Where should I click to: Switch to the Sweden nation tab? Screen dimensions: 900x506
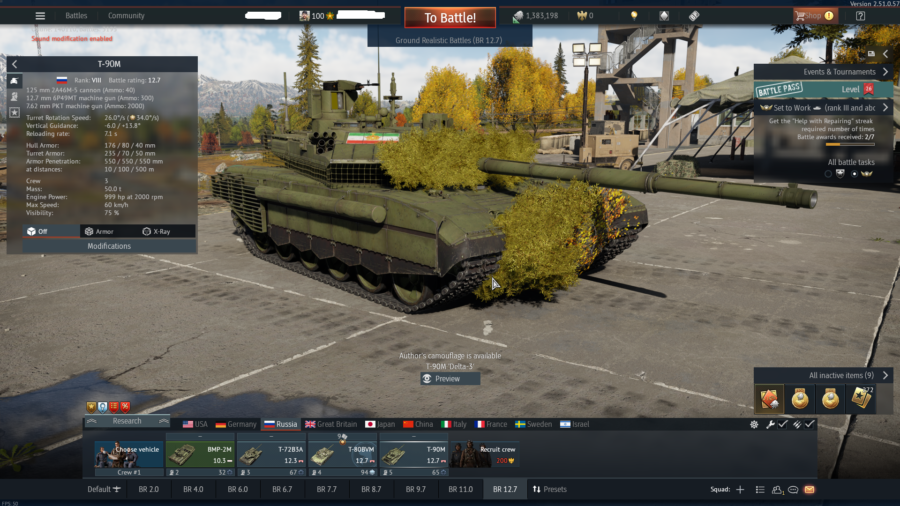533,424
